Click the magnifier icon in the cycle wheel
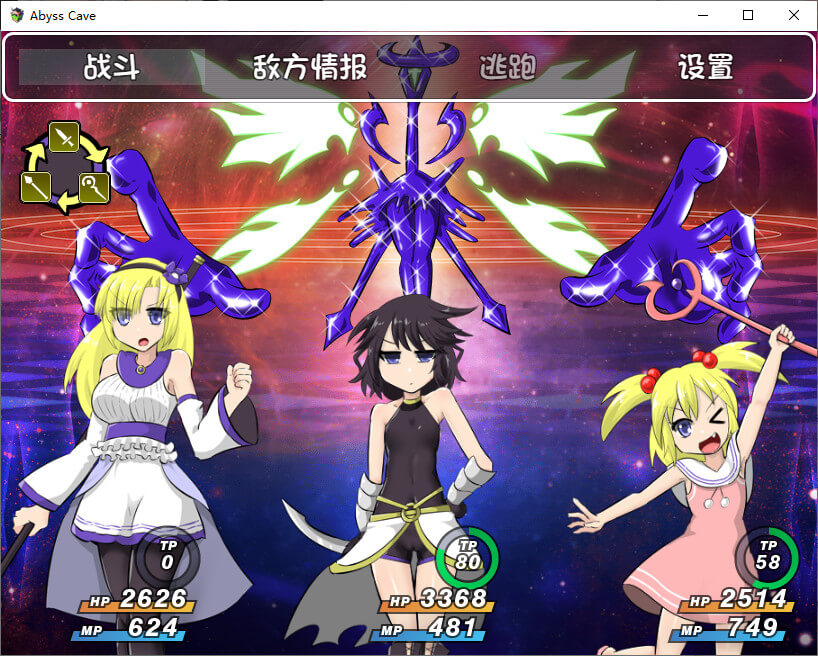818x656 pixels. [x=93, y=186]
